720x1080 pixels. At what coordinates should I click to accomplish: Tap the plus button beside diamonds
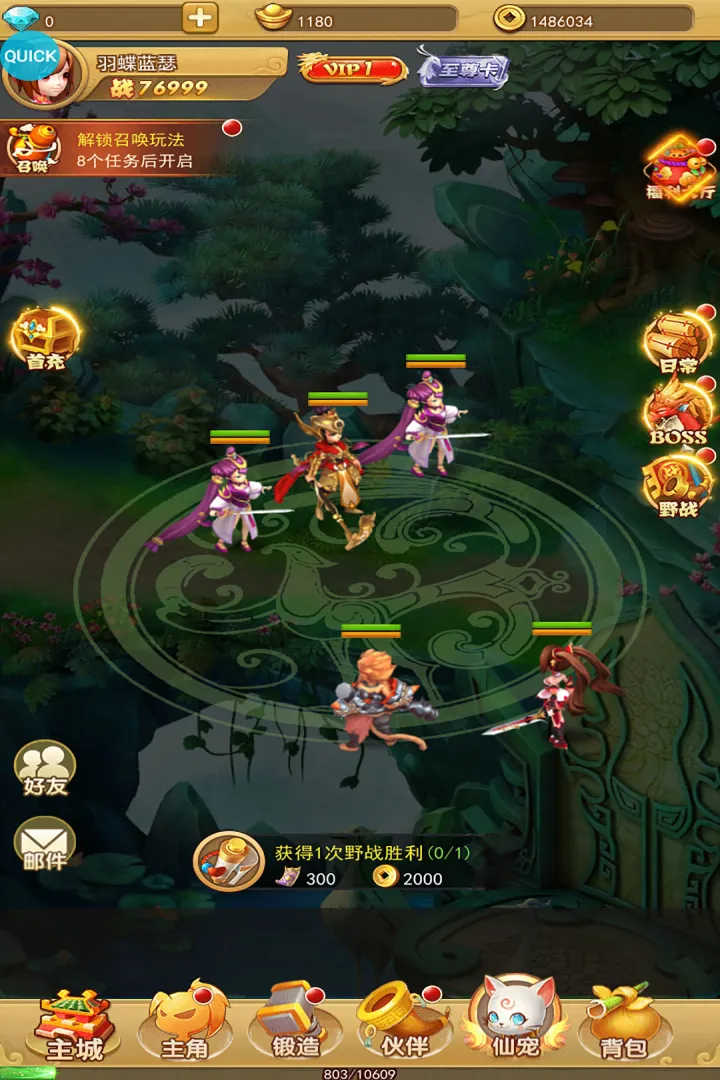200,18
